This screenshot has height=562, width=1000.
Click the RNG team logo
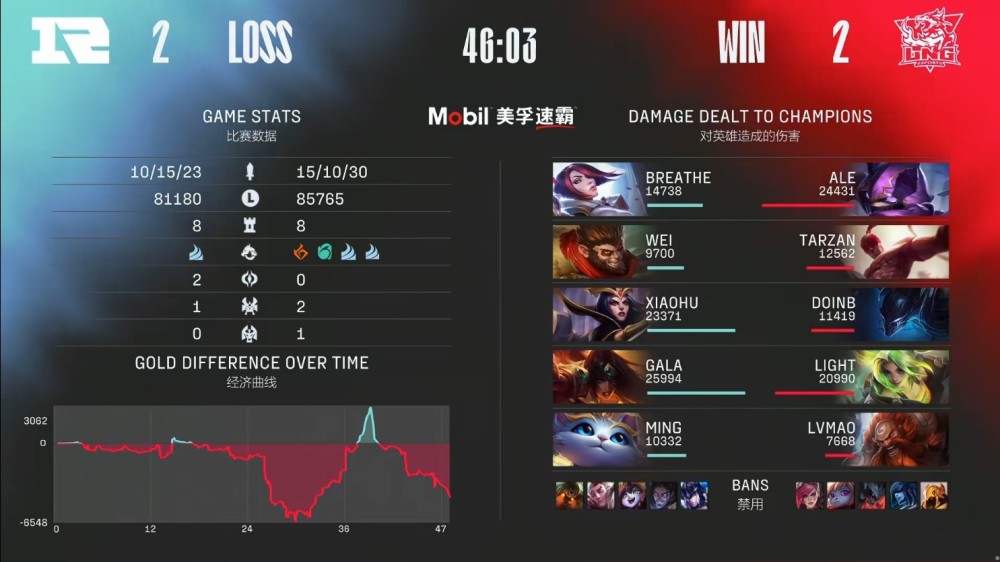pos(69,42)
